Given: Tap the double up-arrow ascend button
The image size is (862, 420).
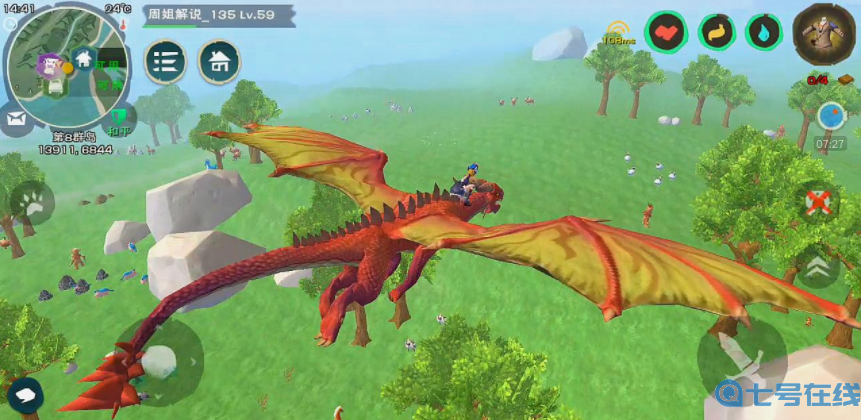Looking at the screenshot, I should [x=818, y=267].
